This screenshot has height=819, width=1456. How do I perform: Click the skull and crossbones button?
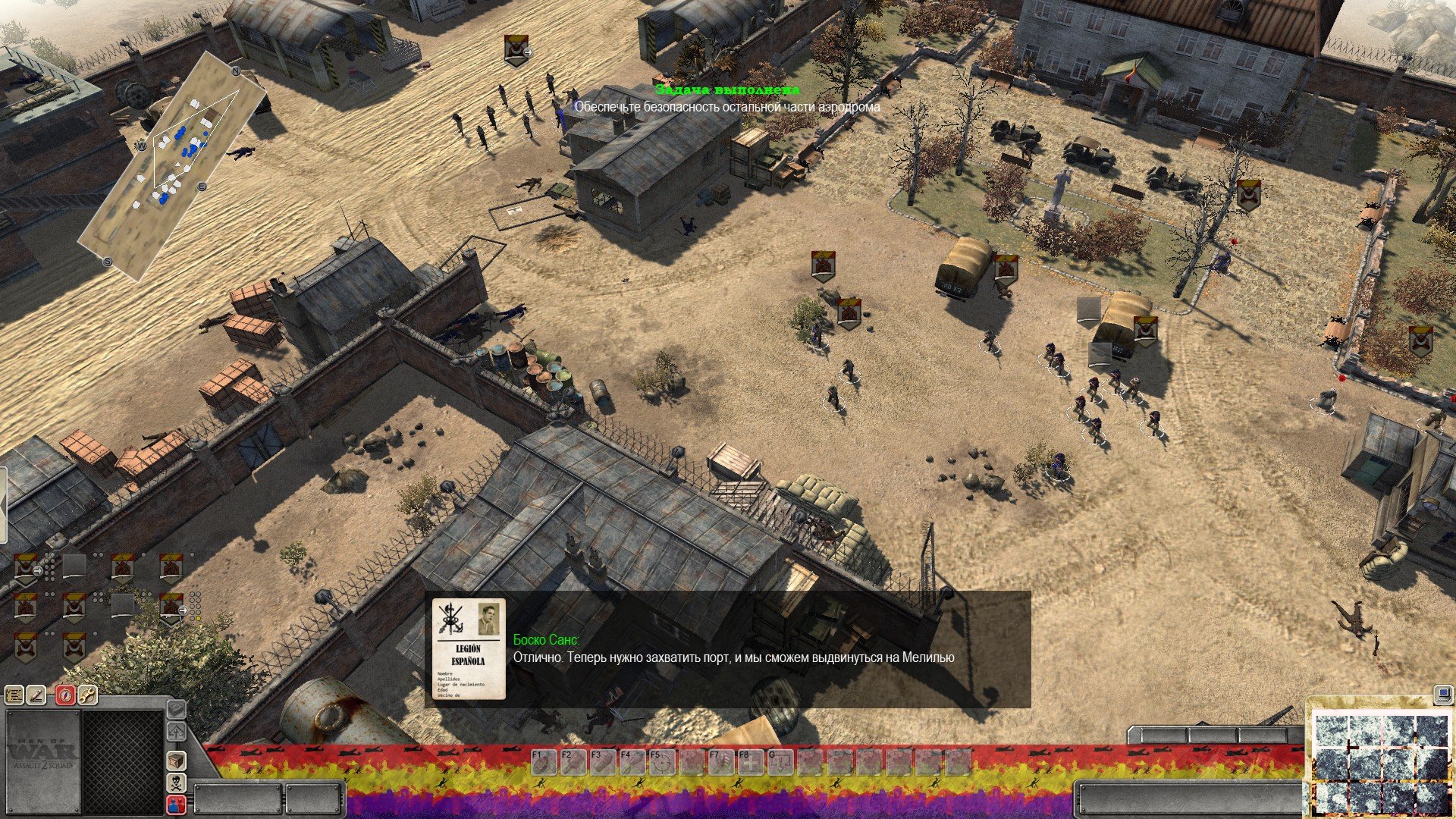point(176,783)
